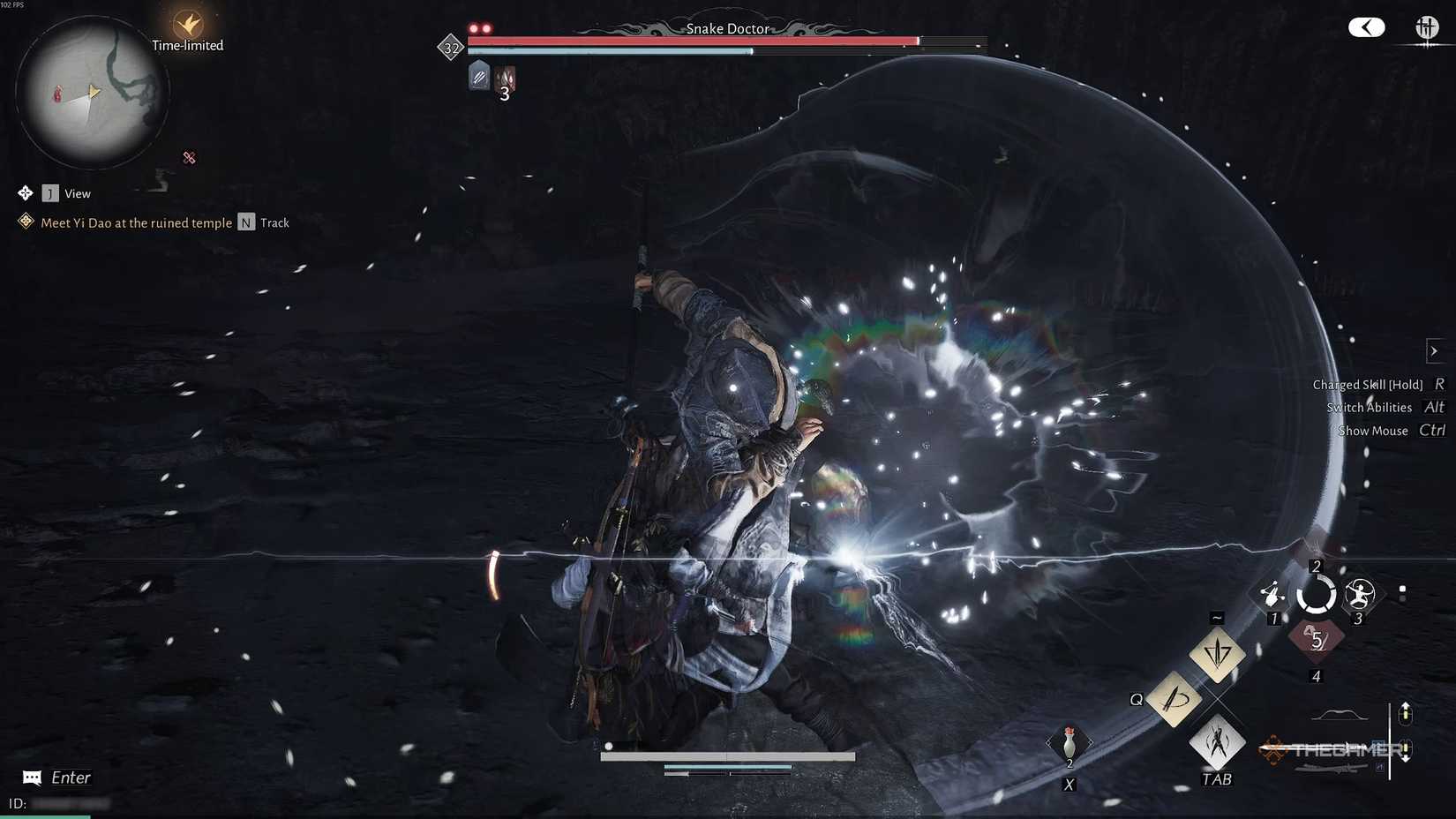This screenshot has width=1456, height=819.
Task: Toggle the stacked buff showing count 3
Action: pos(505,78)
